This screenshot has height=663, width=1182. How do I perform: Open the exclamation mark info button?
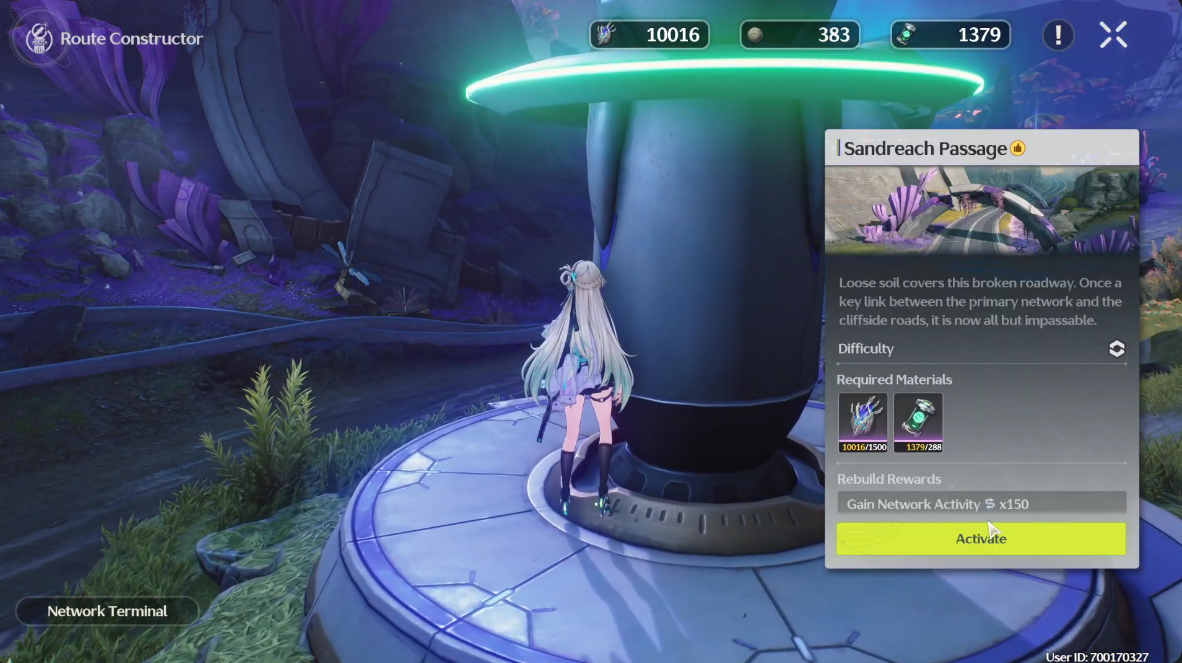tap(1058, 35)
